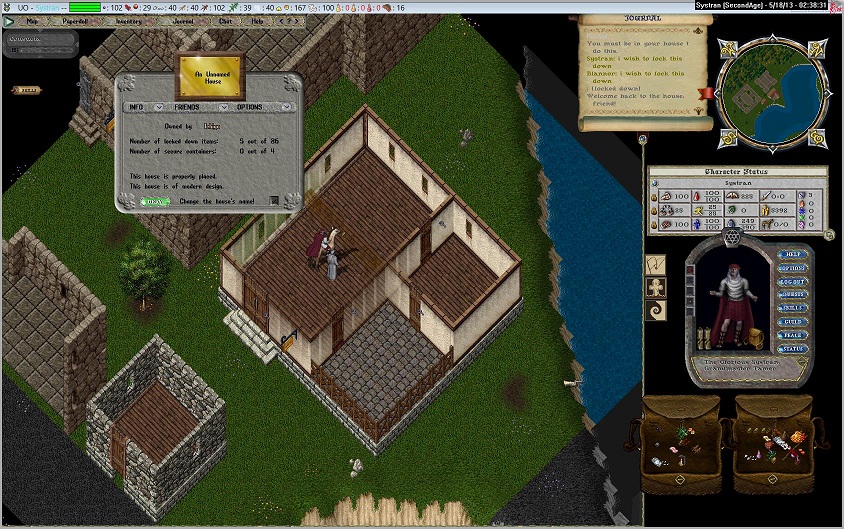
Task: Switch to the house sign's Info tab
Action: 136,107
